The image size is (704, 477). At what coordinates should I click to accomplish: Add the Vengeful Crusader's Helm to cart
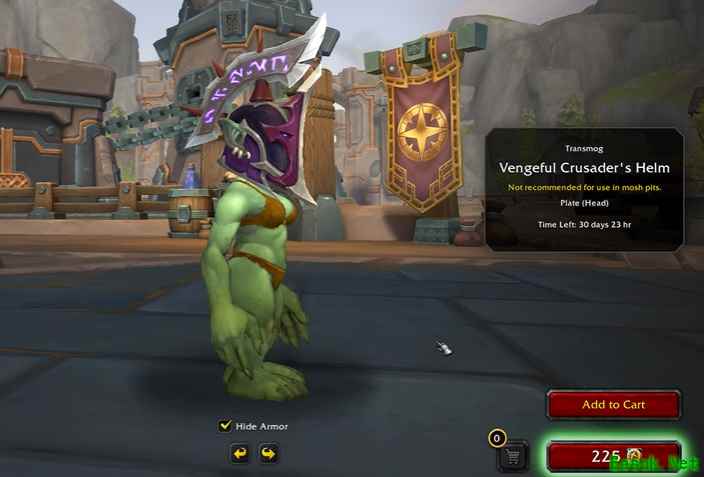click(613, 405)
